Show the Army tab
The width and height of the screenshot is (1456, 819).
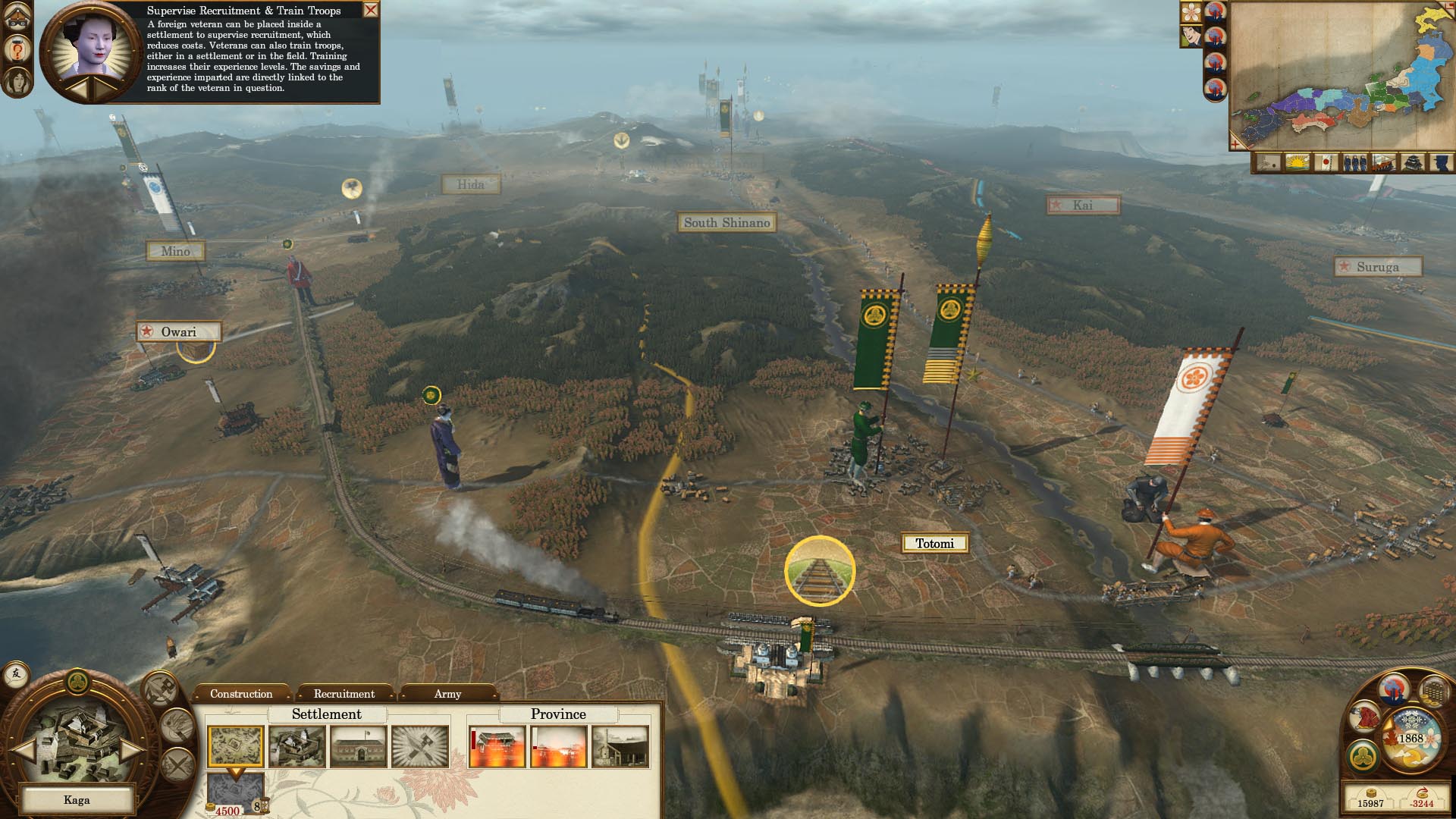coord(447,694)
